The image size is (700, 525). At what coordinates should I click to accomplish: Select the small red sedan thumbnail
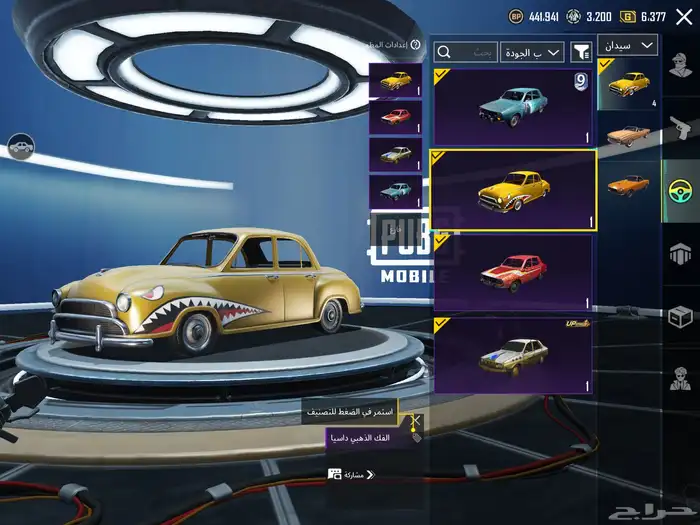coord(395,117)
